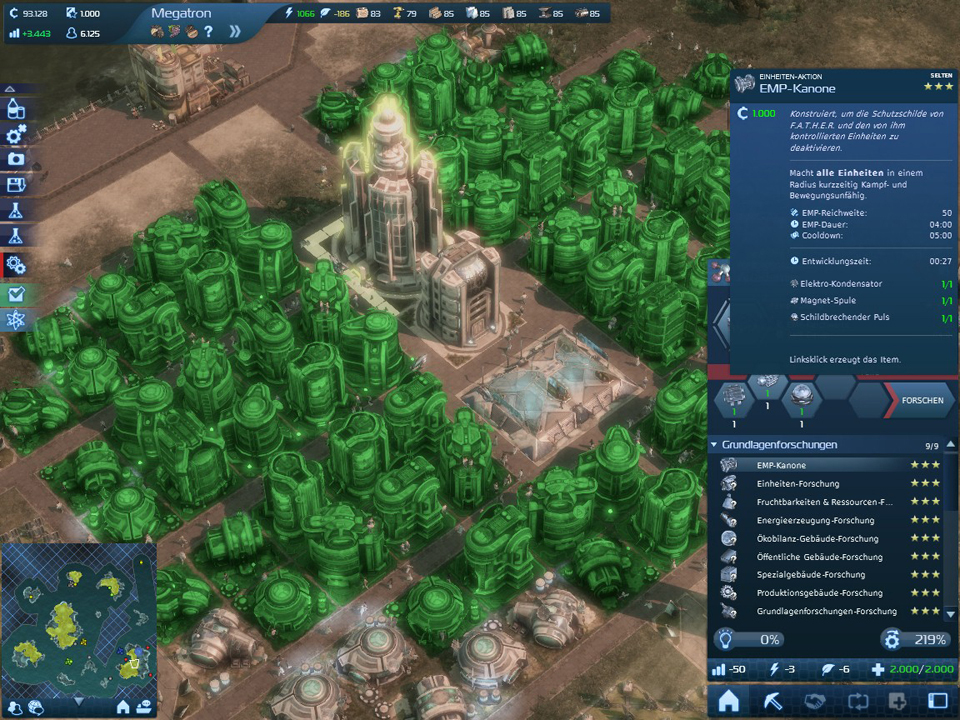Screen dimensions: 960x720
Task: Click the camera screenshot icon
Action: click(x=15, y=159)
